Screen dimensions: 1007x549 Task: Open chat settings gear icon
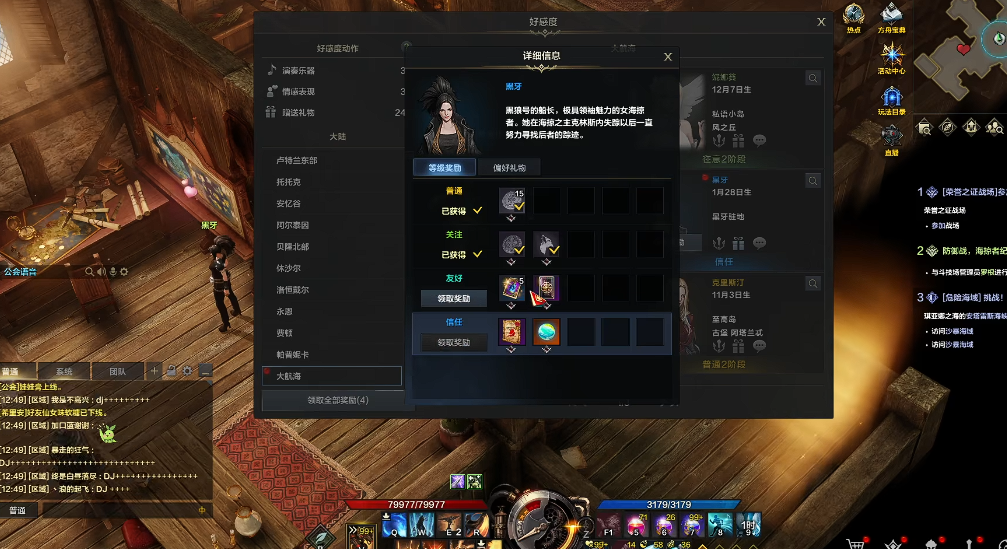click(187, 371)
